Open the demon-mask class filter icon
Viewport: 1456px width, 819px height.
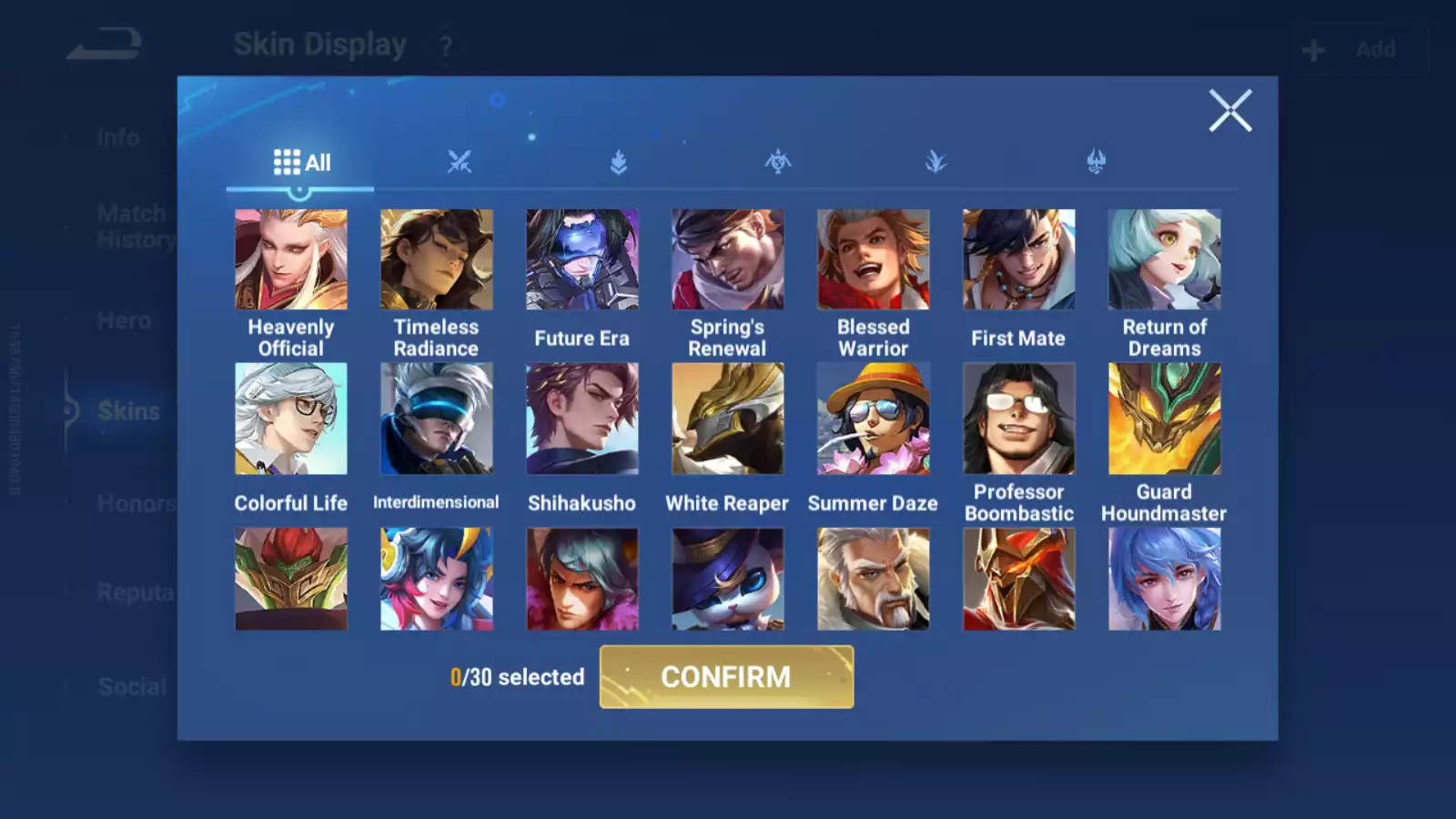[x=1095, y=161]
